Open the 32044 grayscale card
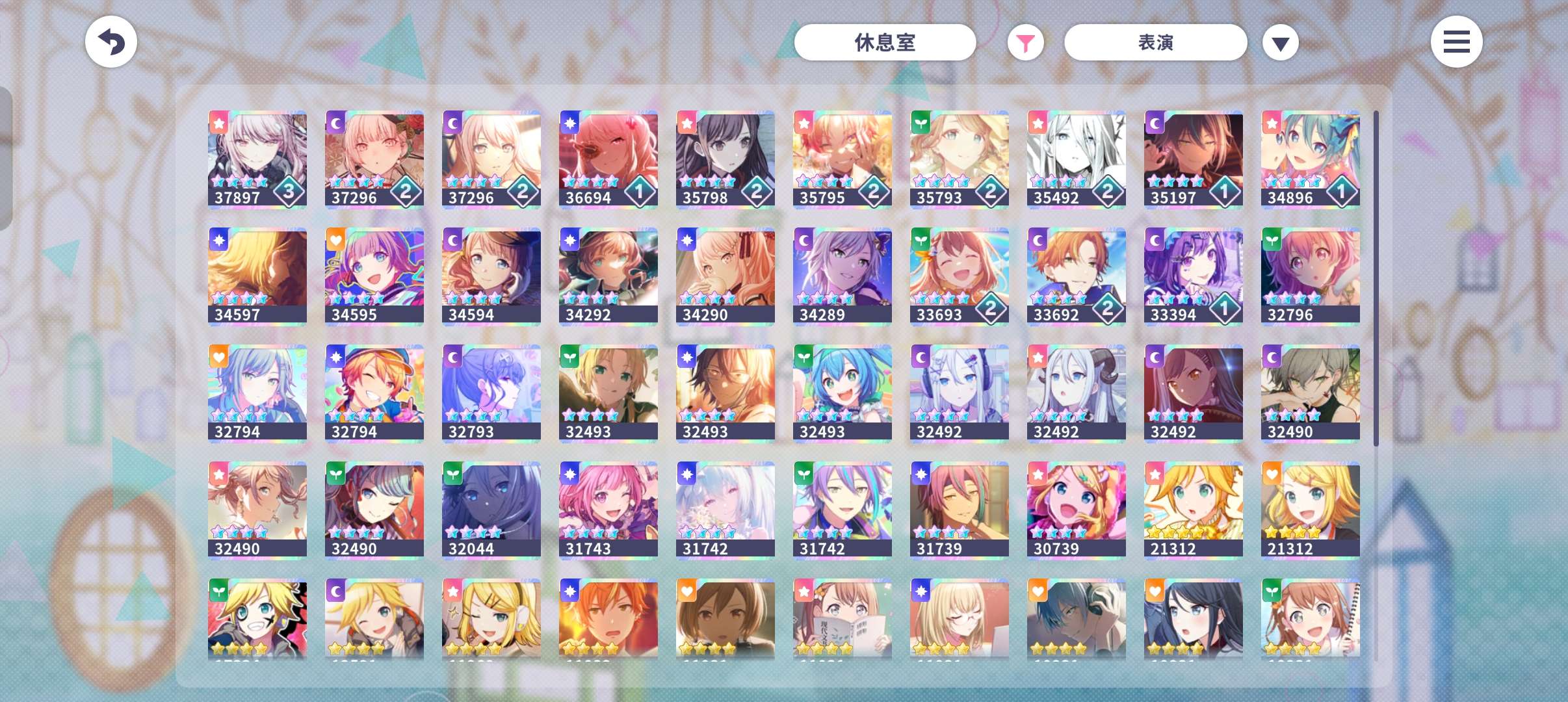 pos(491,509)
